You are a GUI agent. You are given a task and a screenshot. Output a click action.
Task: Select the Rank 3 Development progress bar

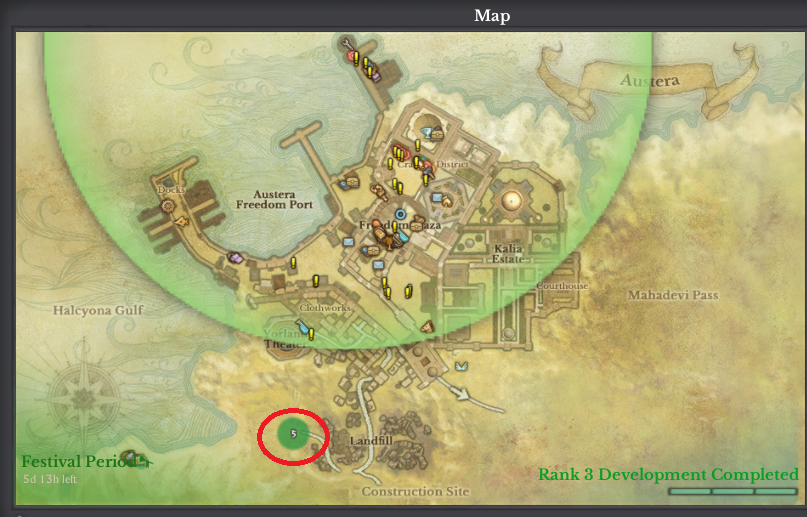732,492
